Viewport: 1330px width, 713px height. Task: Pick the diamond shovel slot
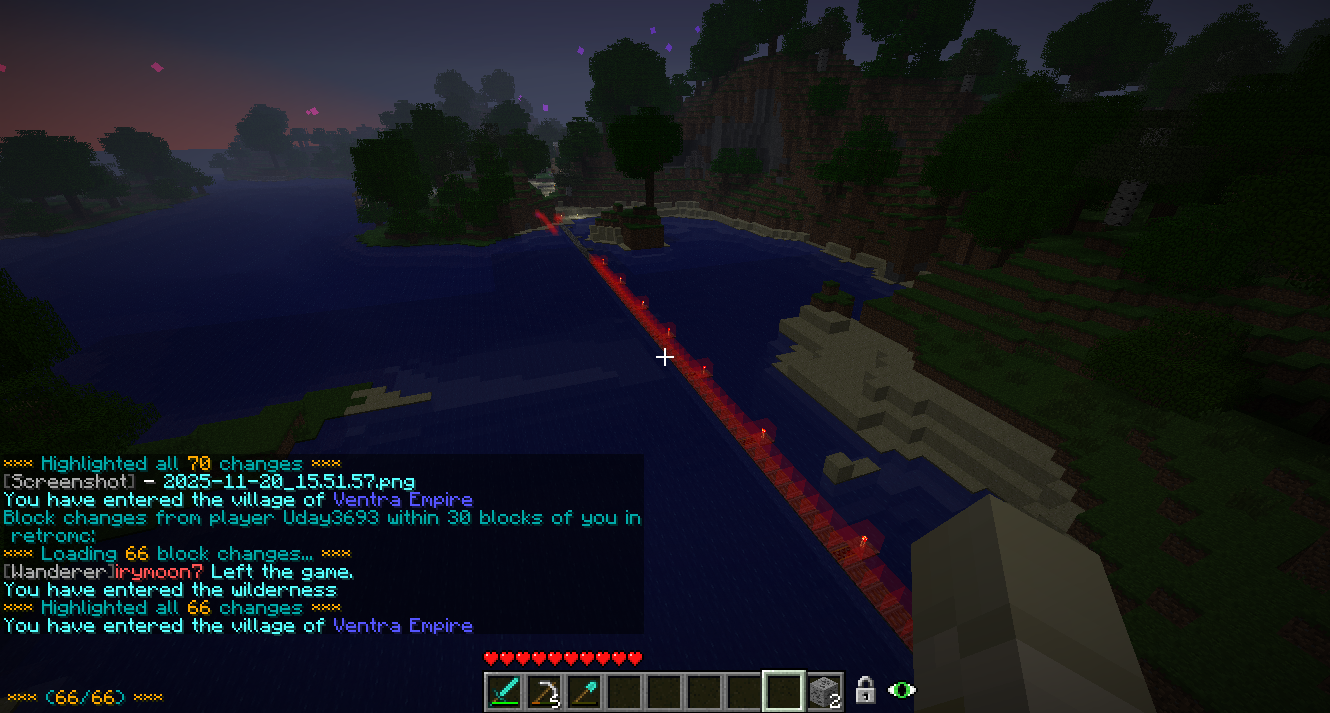(x=584, y=691)
